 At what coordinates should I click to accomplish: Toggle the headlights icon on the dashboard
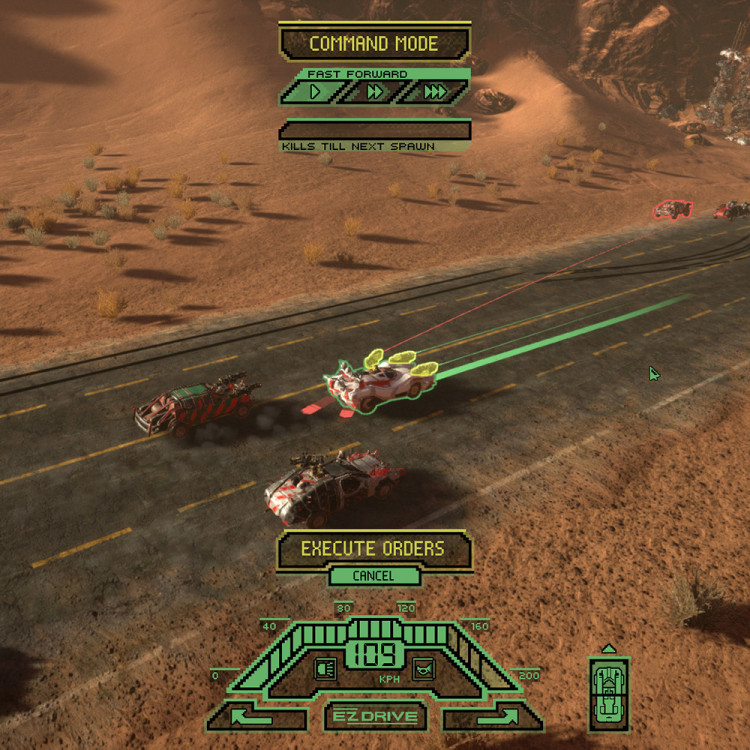(325, 669)
